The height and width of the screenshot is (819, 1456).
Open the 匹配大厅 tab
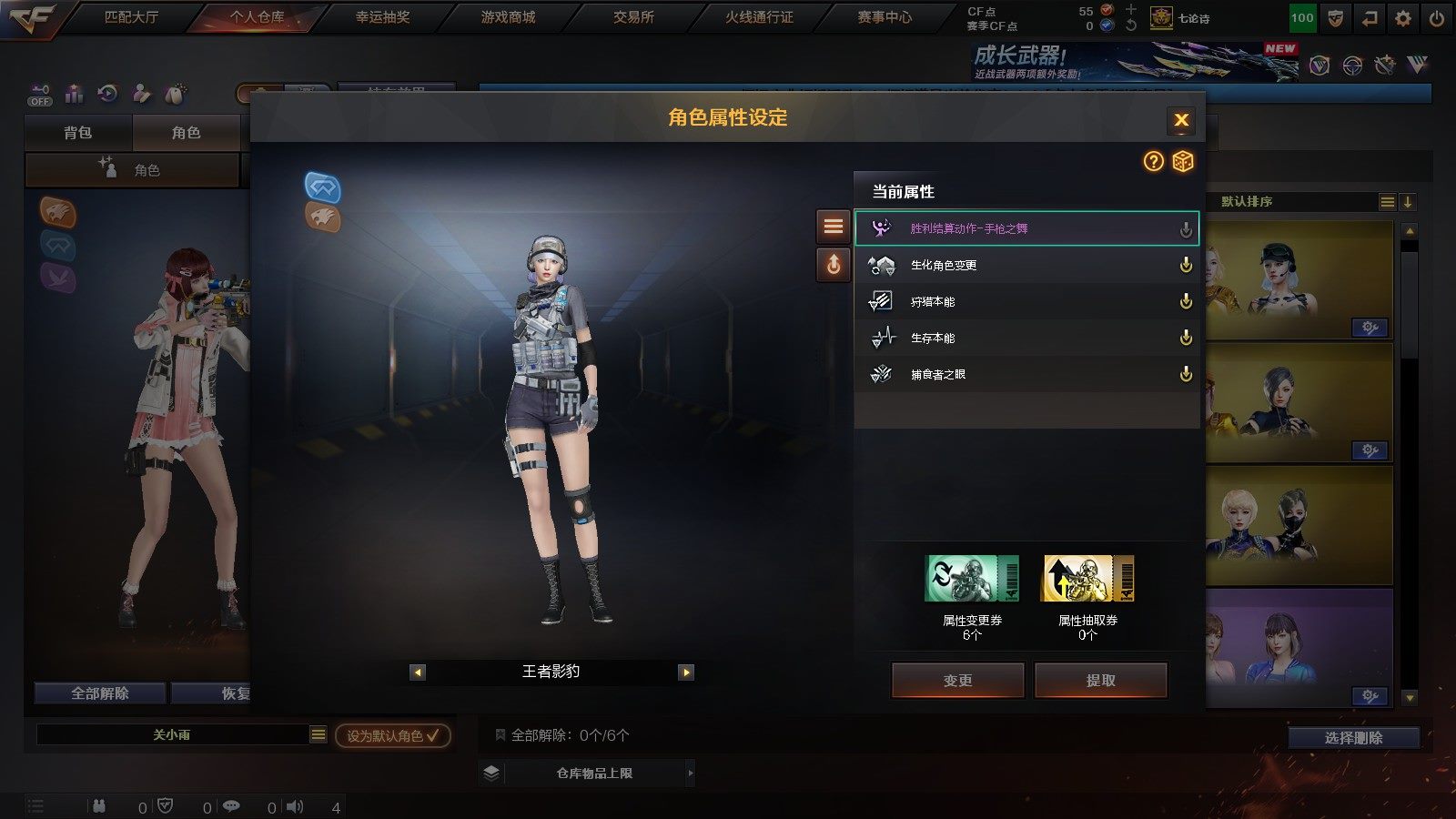coord(131,17)
